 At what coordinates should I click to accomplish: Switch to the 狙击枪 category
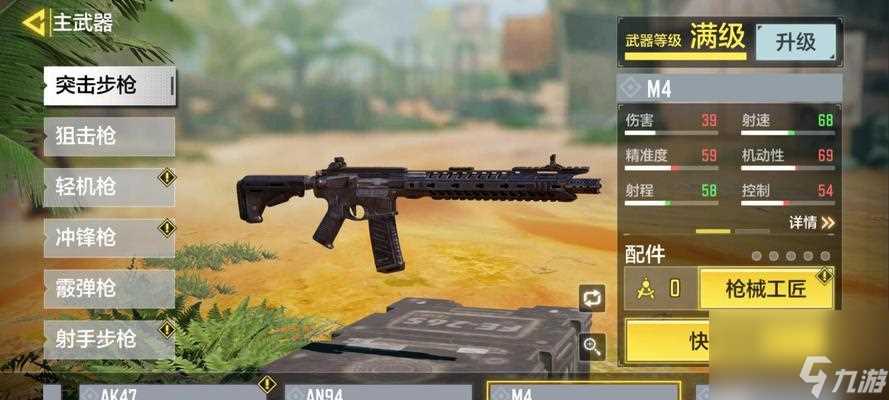(109, 136)
